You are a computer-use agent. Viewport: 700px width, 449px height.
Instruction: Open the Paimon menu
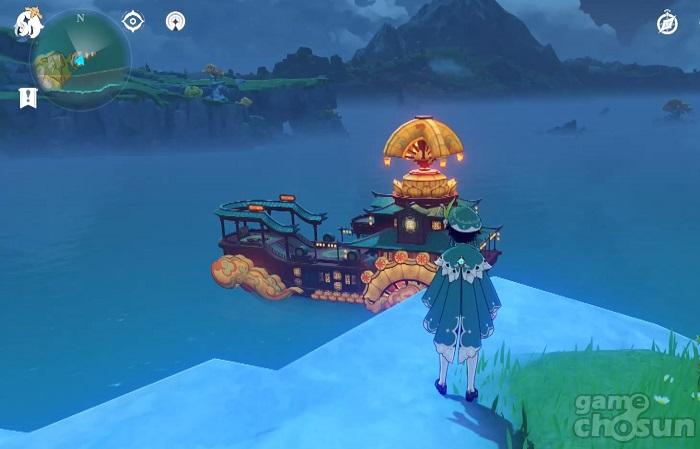(x=27, y=23)
